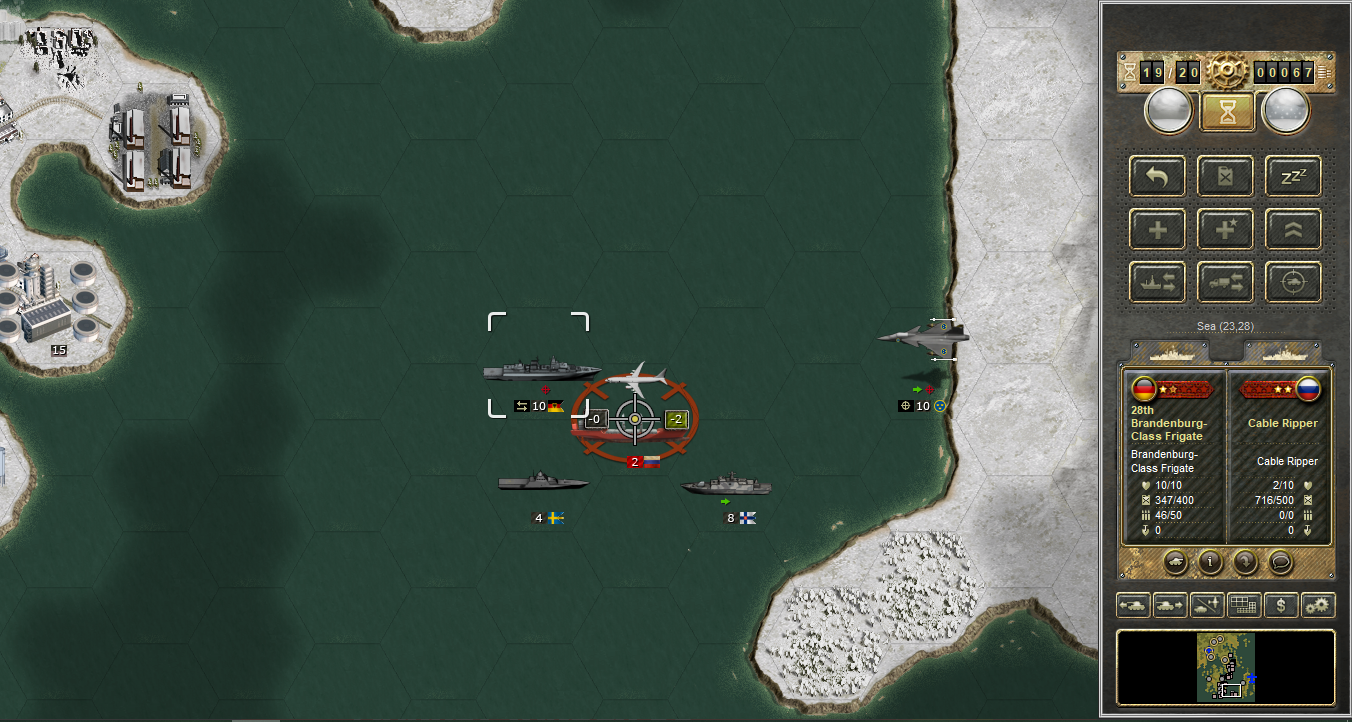The image size is (1352, 722).
Task: Open game settings with the gears icon
Action: pyautogui.click(x=1318, y=605)
